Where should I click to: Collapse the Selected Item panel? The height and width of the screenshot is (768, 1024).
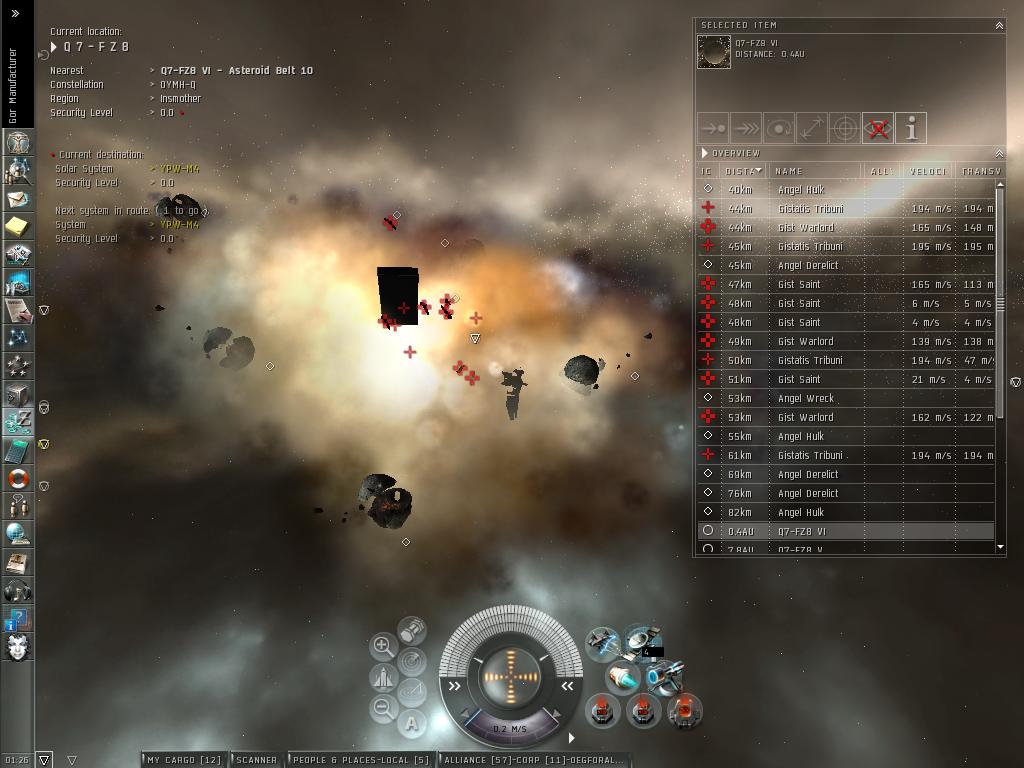998,25
